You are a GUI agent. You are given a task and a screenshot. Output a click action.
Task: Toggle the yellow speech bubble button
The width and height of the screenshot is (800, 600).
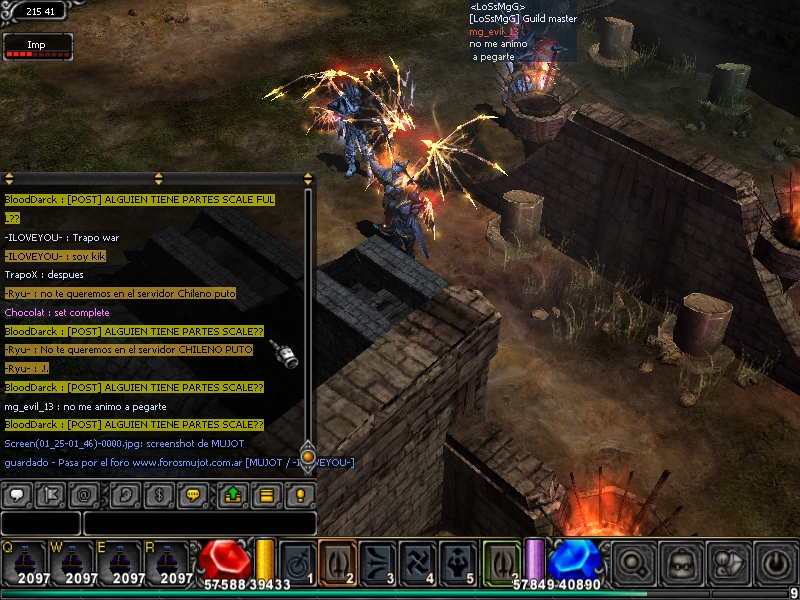coord(195,494)
